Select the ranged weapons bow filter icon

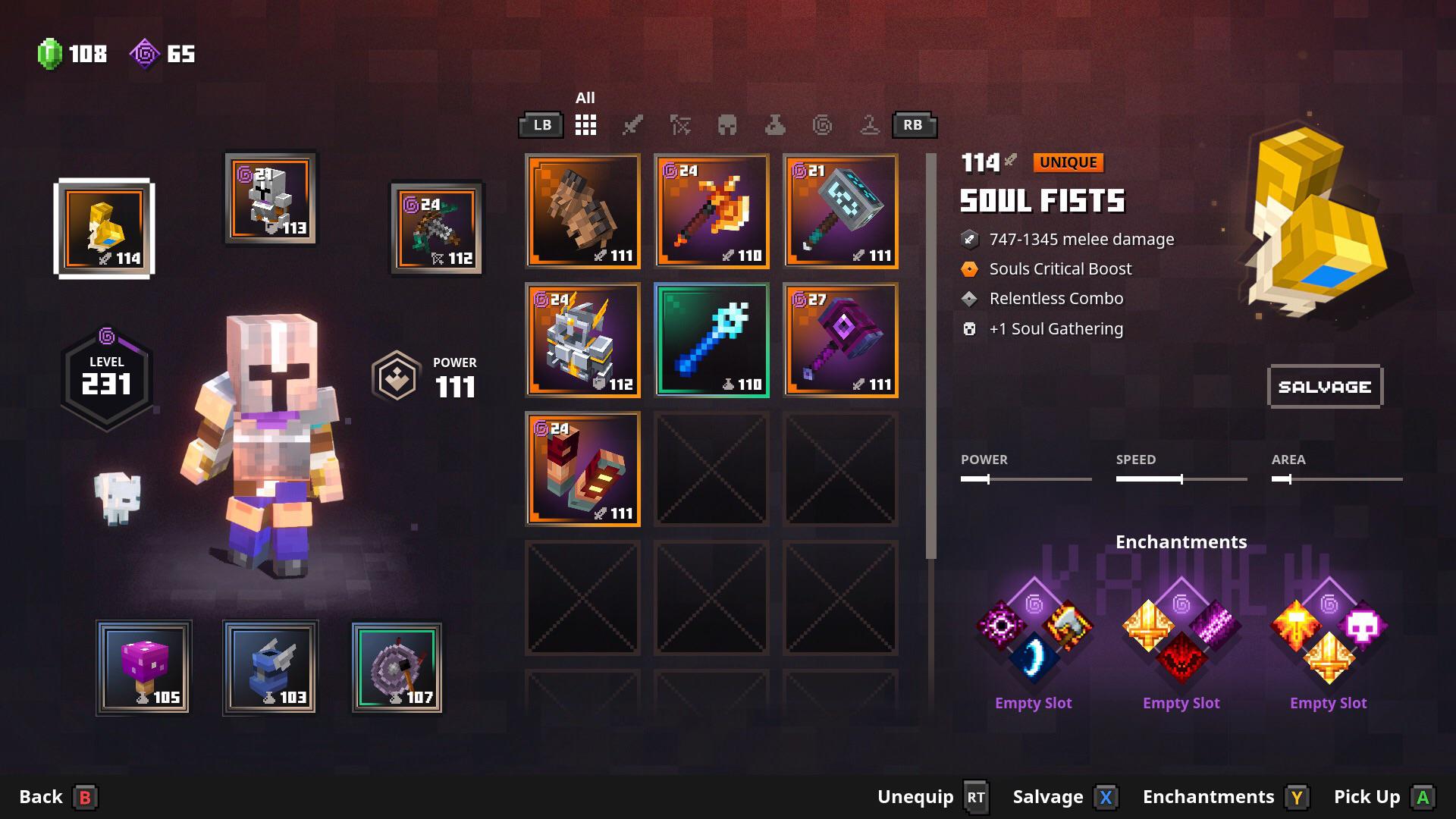pyautogui.click(x=681, y=126)
